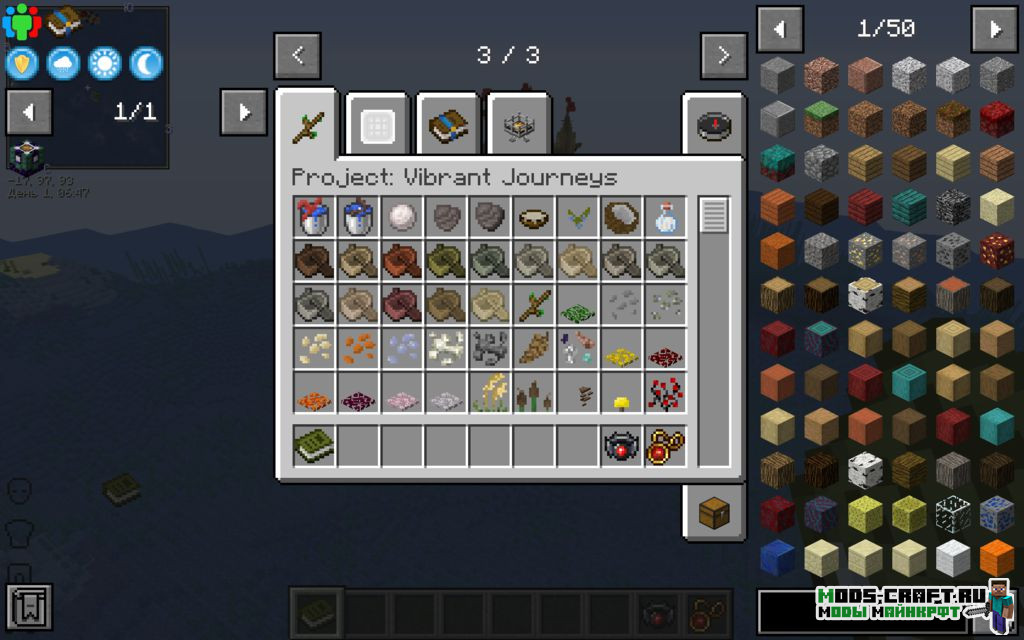1024x640 pixels.
Task: Select the green book in the hotbar row
Action: 314,446
